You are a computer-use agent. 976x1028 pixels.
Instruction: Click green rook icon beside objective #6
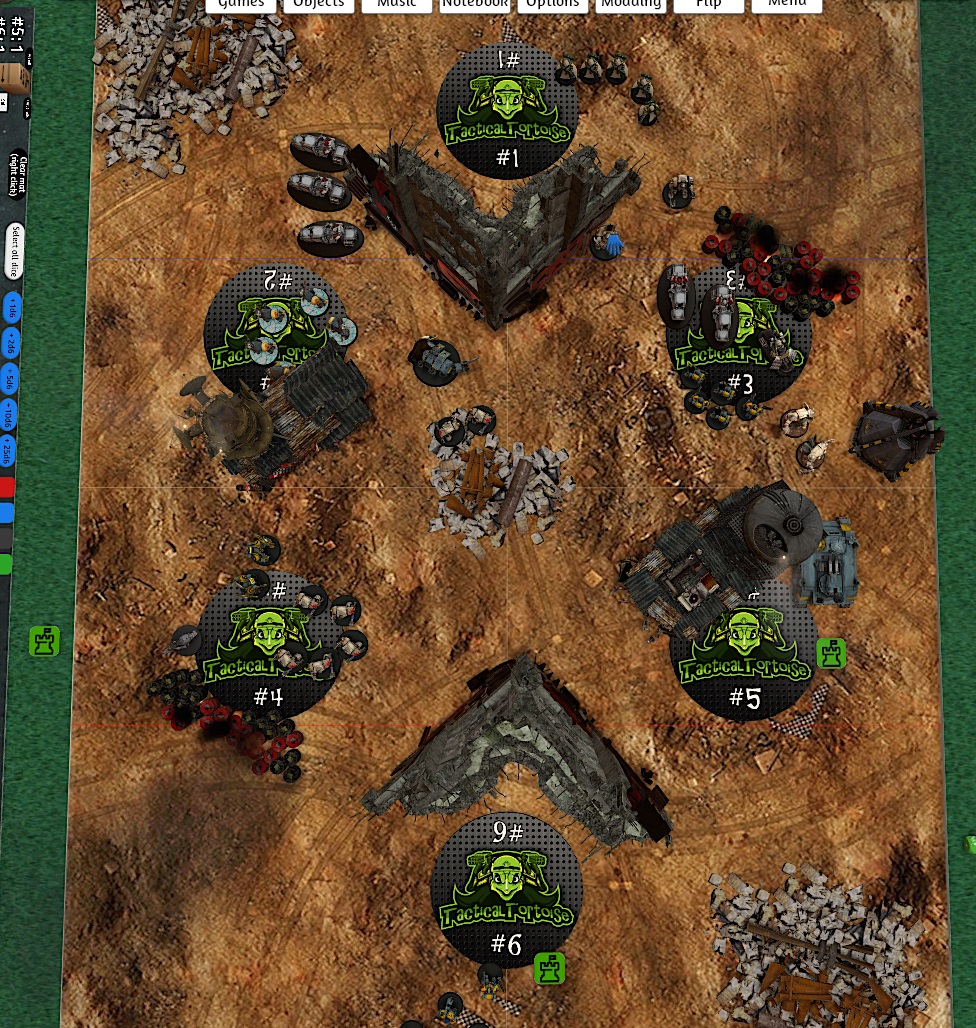(x=549, y=968)
